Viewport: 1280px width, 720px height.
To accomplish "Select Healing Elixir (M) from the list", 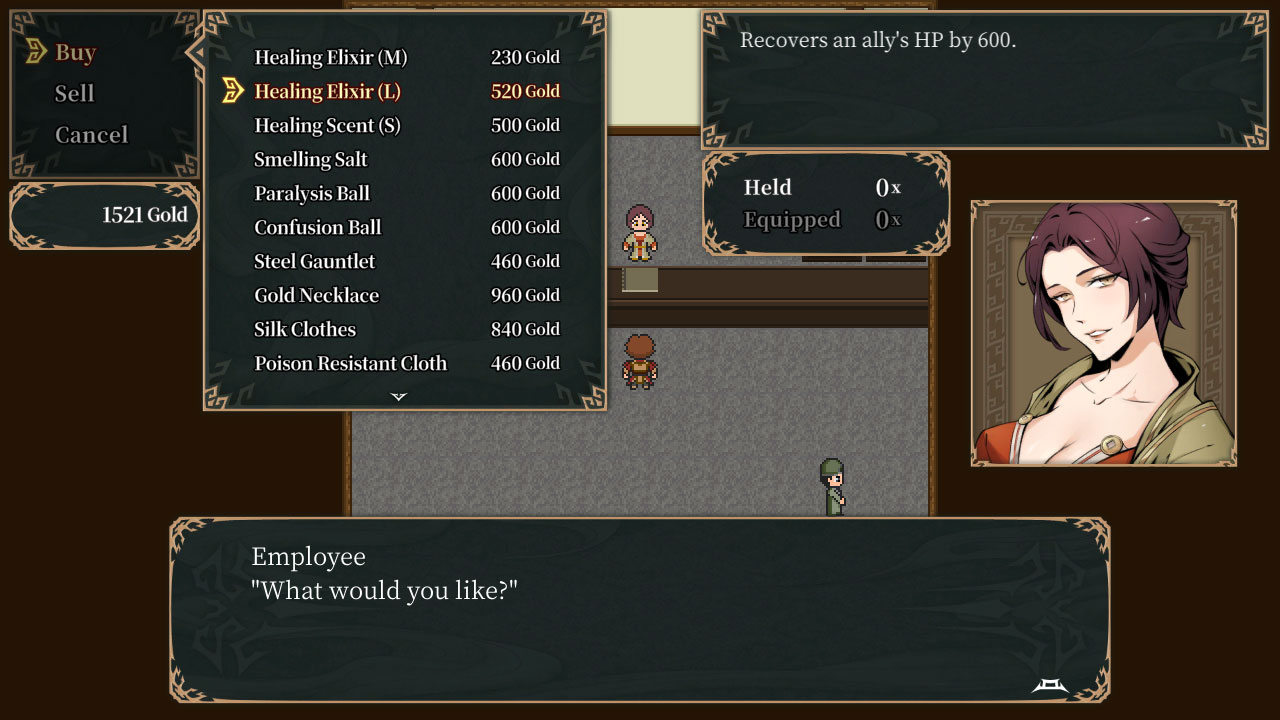I will 330,57.
